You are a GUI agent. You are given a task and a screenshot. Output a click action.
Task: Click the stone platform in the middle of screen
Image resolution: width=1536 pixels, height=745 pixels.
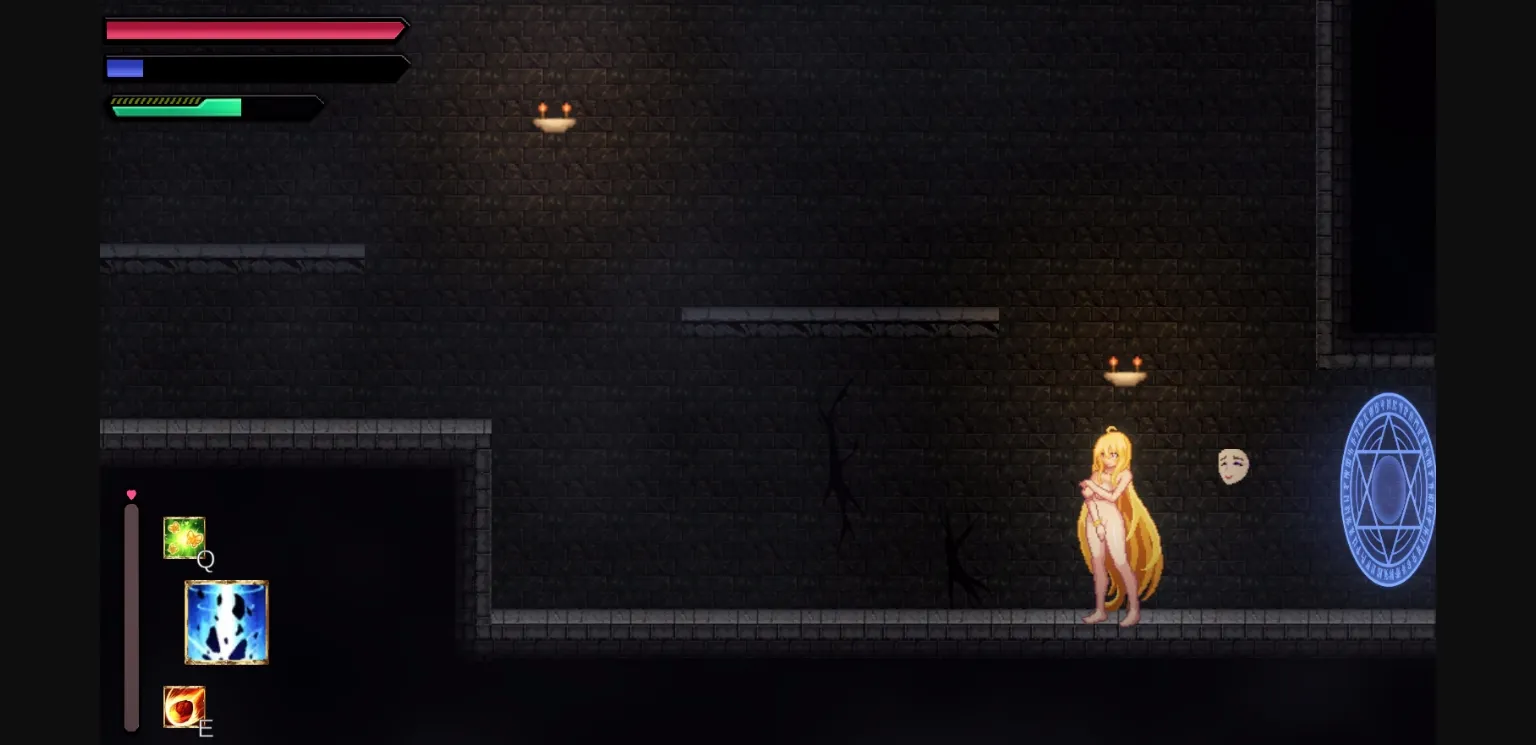click(x=840, y=314)
